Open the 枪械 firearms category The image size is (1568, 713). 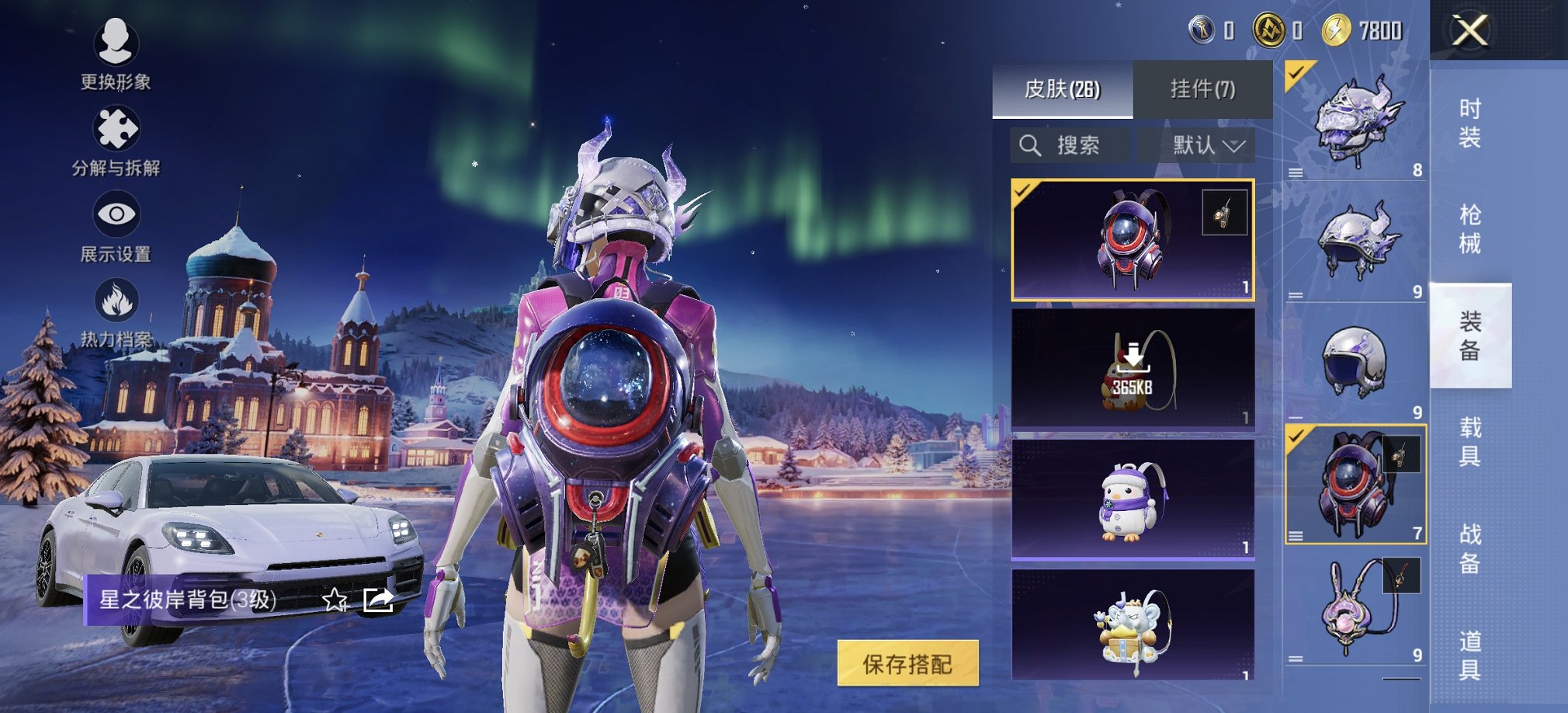[1469, 229]
